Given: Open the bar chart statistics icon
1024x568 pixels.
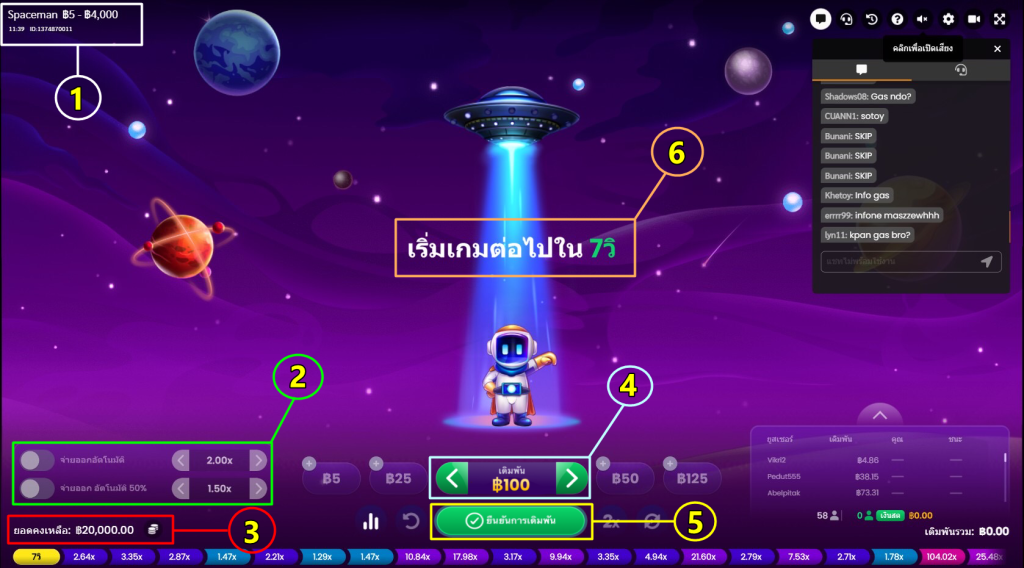Looking at the screenshot, I should pos(371,521).
